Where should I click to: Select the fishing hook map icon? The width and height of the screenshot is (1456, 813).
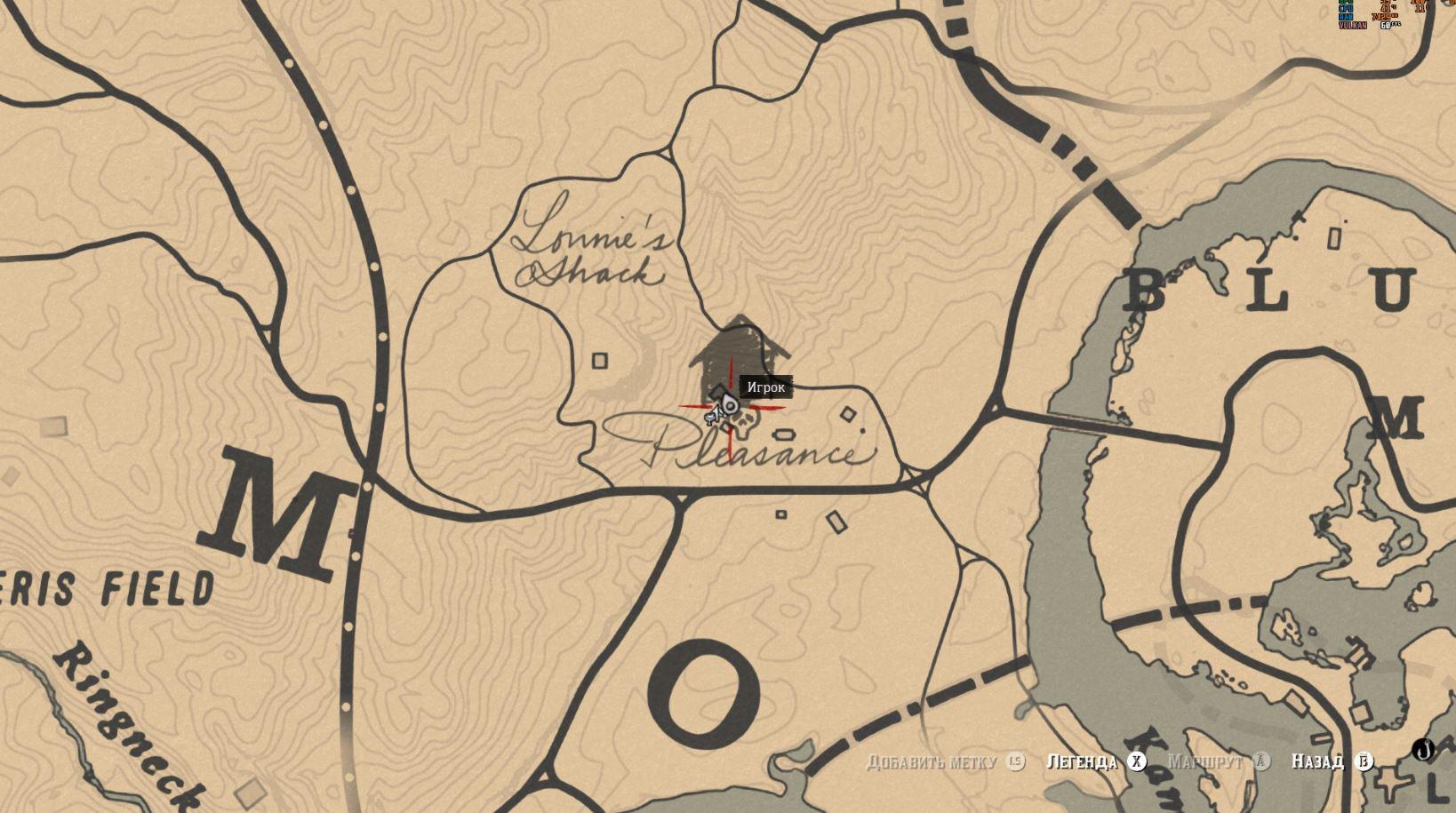(1425, 751)
